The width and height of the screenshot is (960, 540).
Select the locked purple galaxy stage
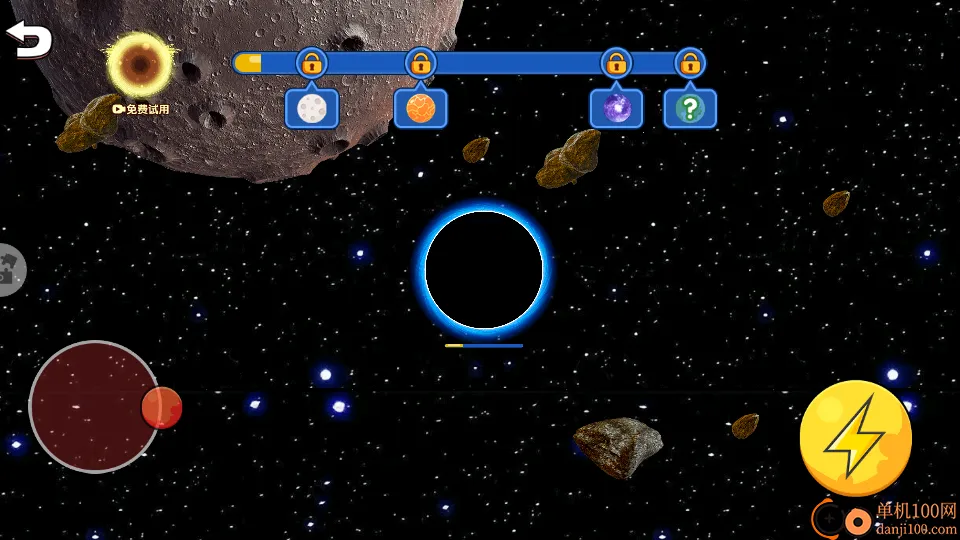pos(616,108)
